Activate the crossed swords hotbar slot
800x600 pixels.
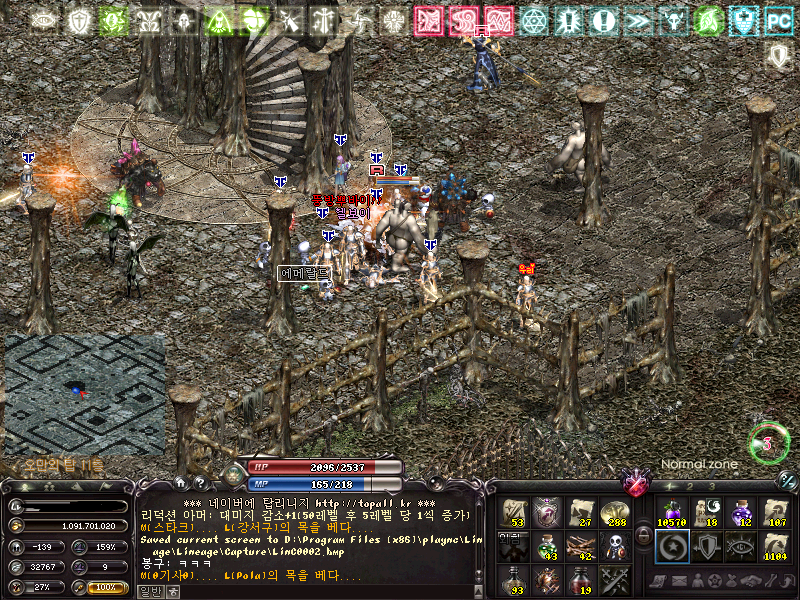pos(614,580)
